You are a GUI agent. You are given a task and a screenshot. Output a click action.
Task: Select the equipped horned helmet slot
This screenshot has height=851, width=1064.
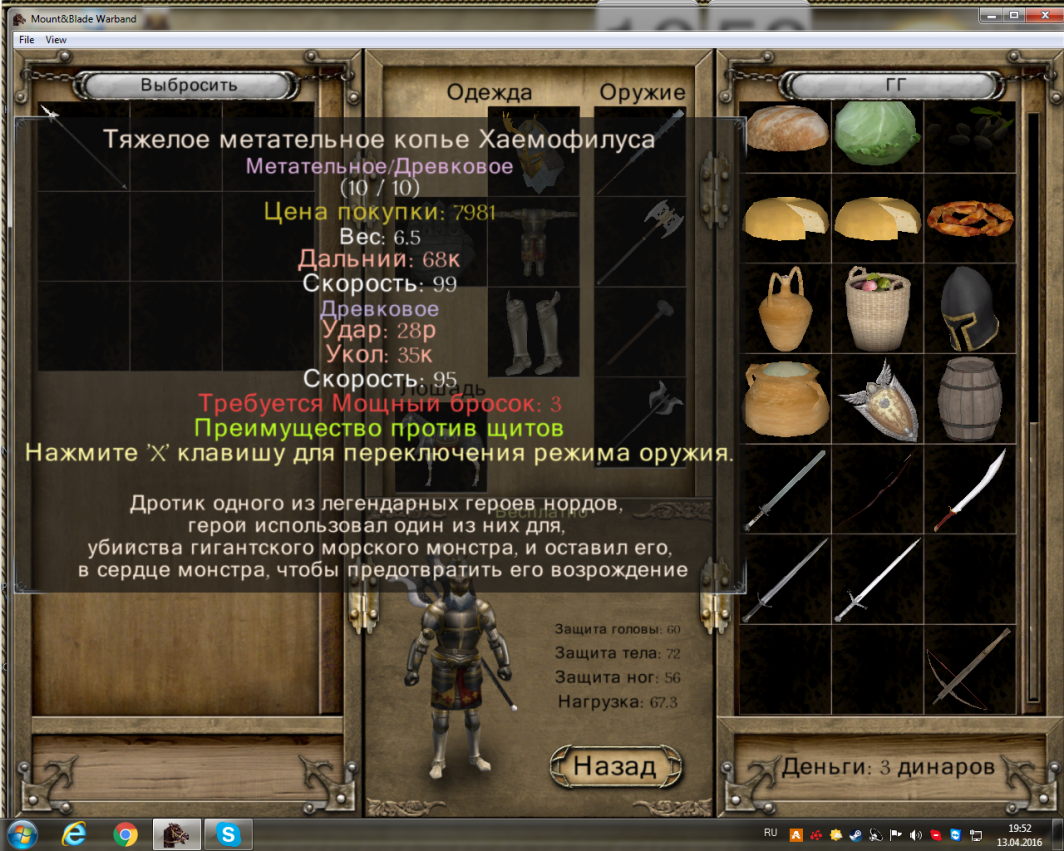click(x=533, y=150)
